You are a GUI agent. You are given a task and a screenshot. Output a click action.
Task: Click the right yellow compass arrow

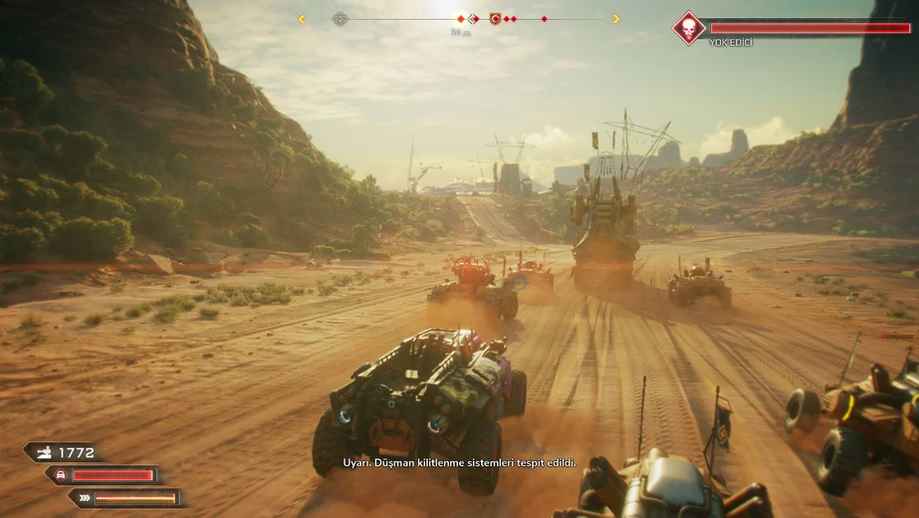coord(615,18)
